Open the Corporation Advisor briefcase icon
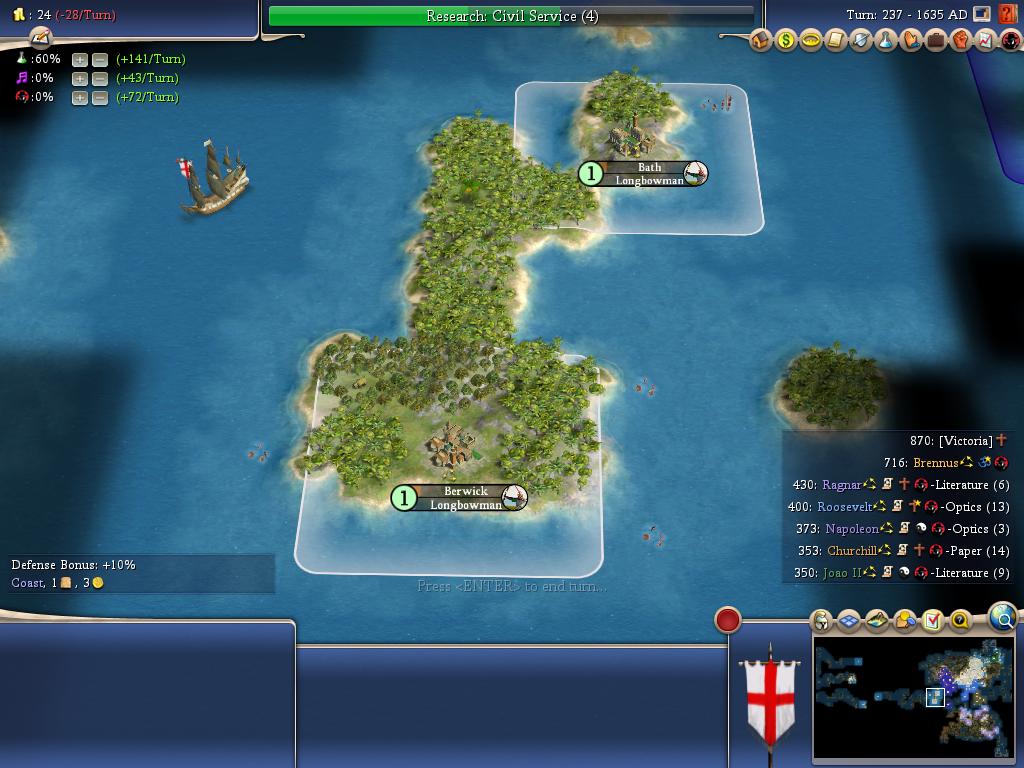Viewport: 1024px width, 768px height. 936,41
